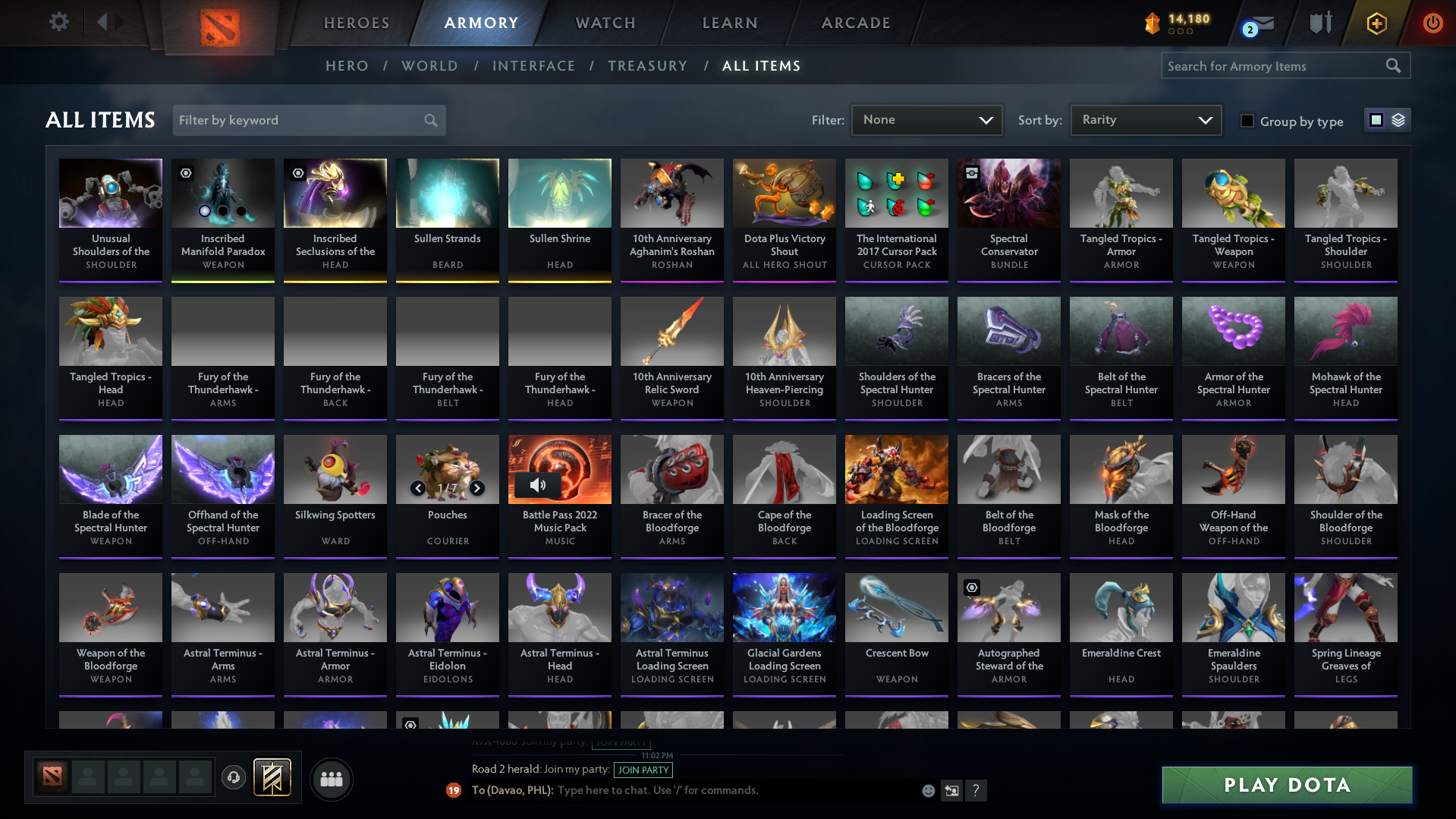Toggle the equipped eye icon on Inscribed Manifold Paradox
1456x819 pixels.
(186, 173)
